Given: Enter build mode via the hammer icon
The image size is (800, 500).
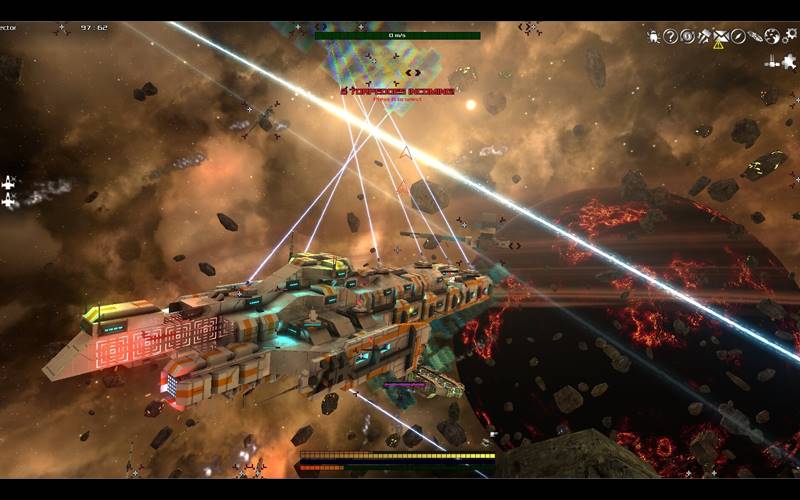Looking at the screenshot, I should (704, 37).
